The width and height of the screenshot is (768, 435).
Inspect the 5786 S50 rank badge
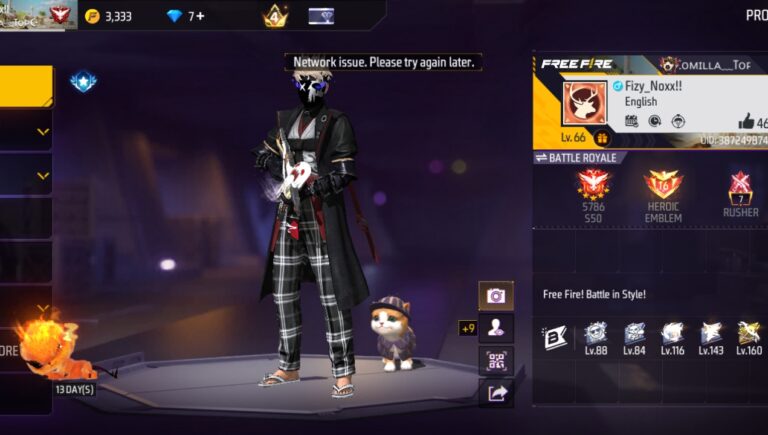pyautogui.click(x=593, y=185)
